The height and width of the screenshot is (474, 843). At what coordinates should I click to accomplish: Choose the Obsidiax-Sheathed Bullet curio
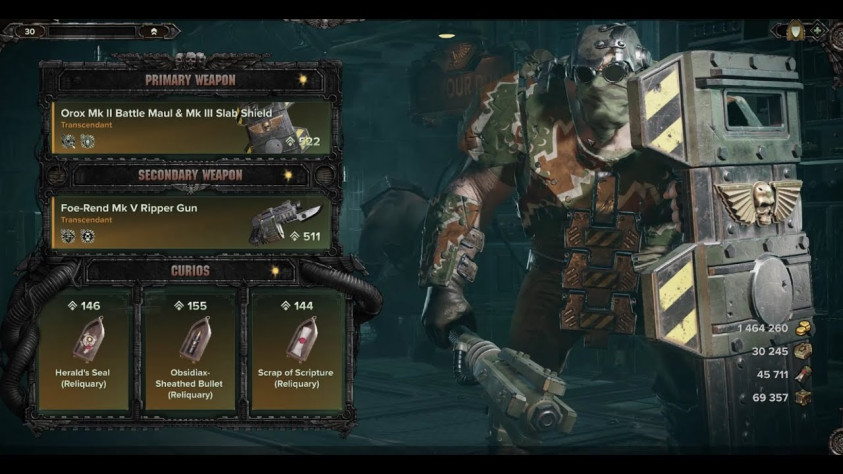(x=190, y=350)
